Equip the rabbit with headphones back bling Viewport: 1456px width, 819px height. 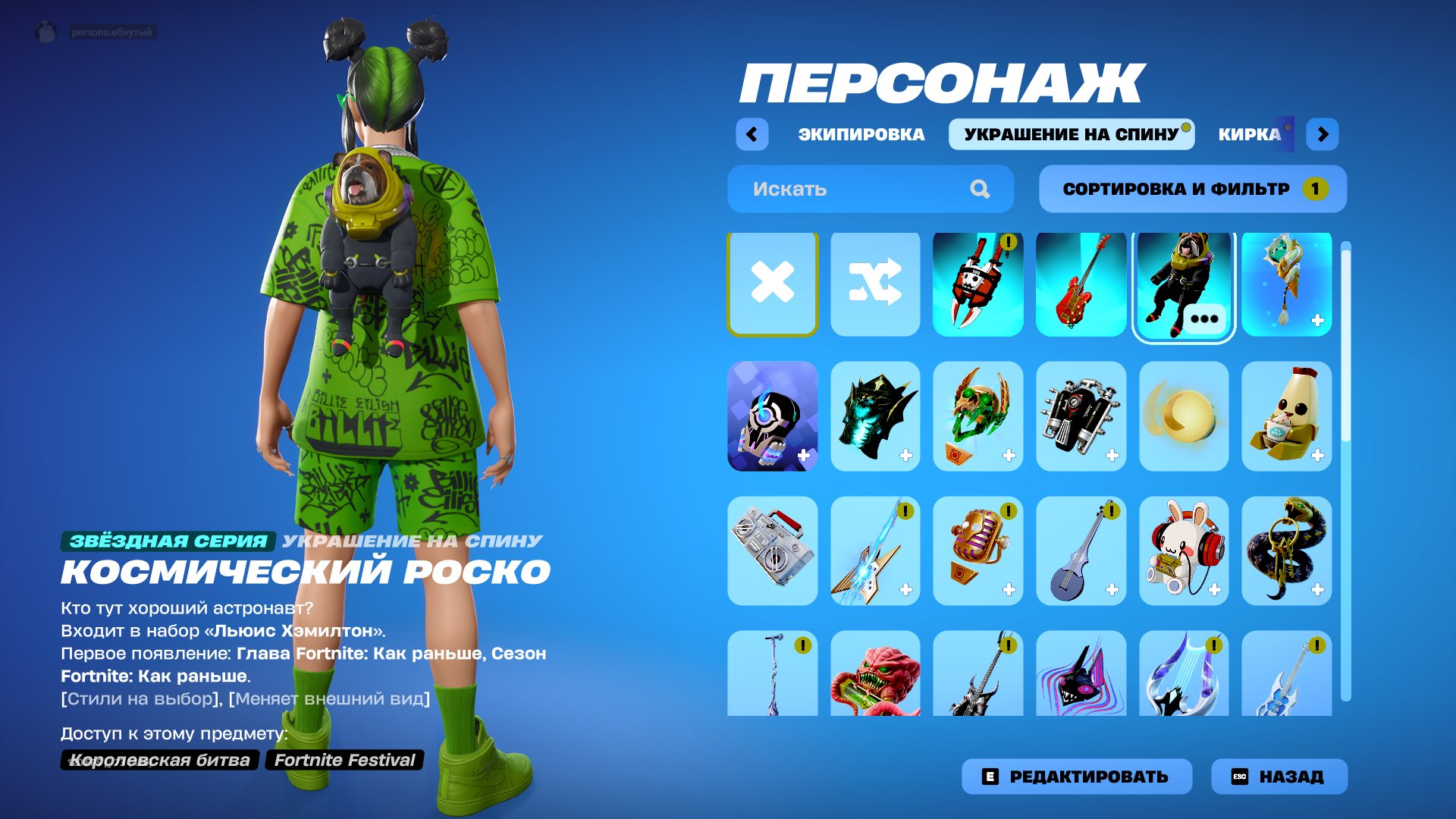coord(1184,551)
